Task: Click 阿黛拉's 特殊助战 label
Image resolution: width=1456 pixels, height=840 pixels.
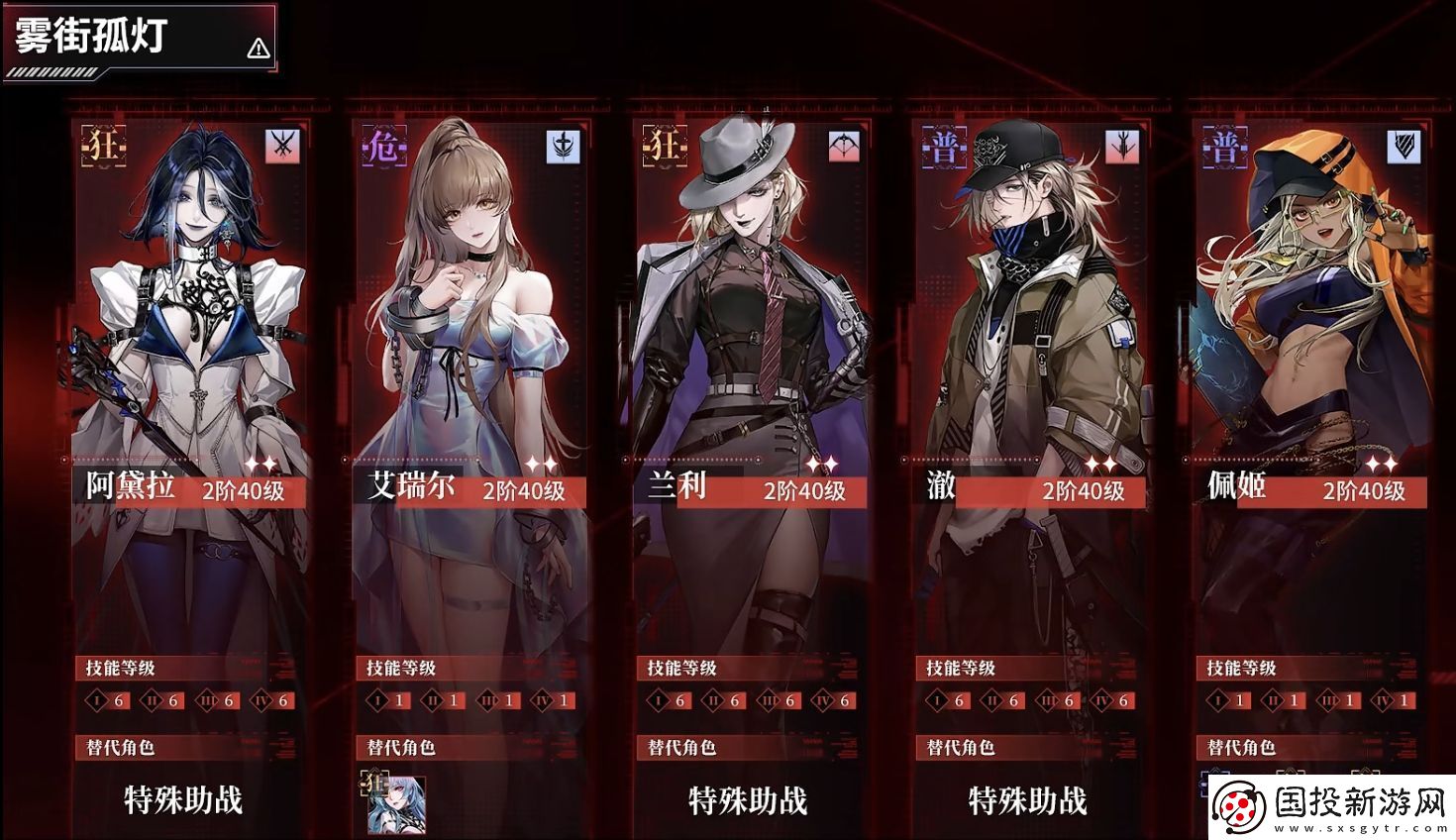Action: 184,799
